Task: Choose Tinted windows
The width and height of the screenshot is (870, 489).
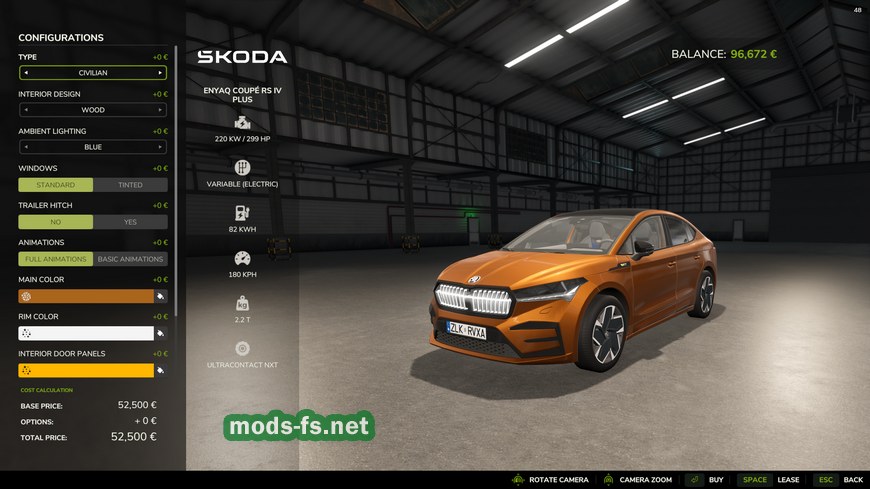Action: pyautogui.click(x=130, y=185)
